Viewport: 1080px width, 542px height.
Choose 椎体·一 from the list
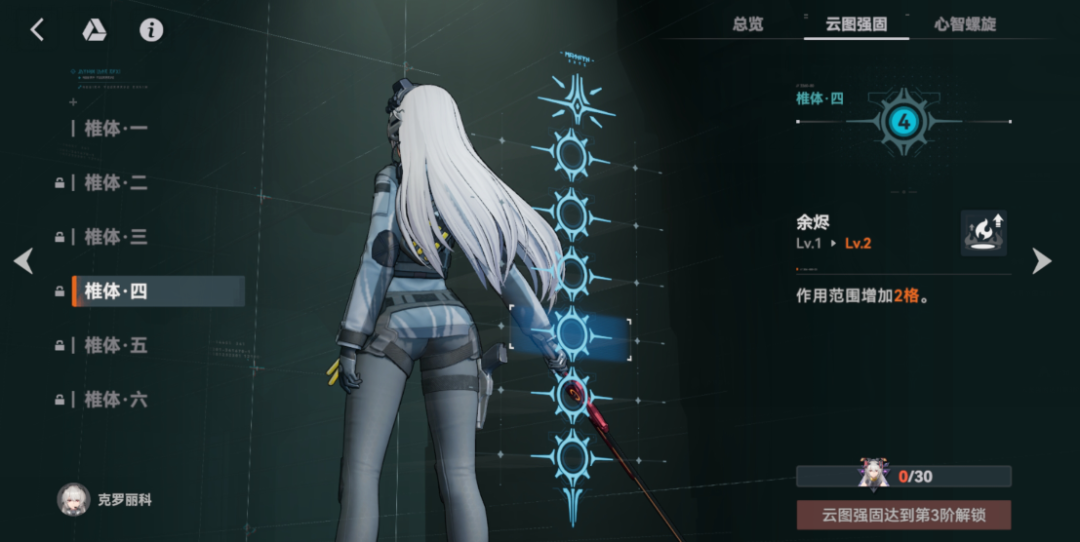116,129
